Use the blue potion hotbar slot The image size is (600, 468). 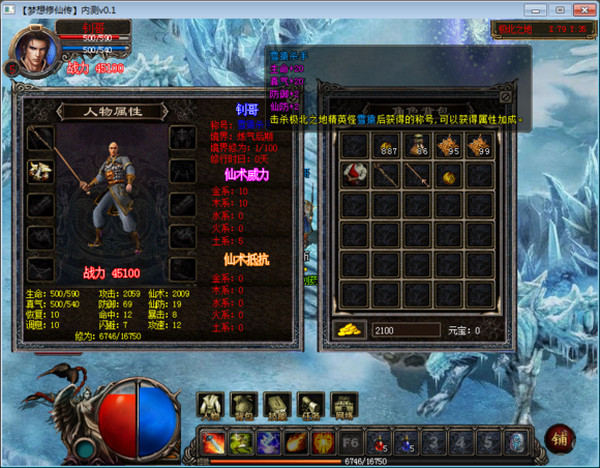(406, 440)
